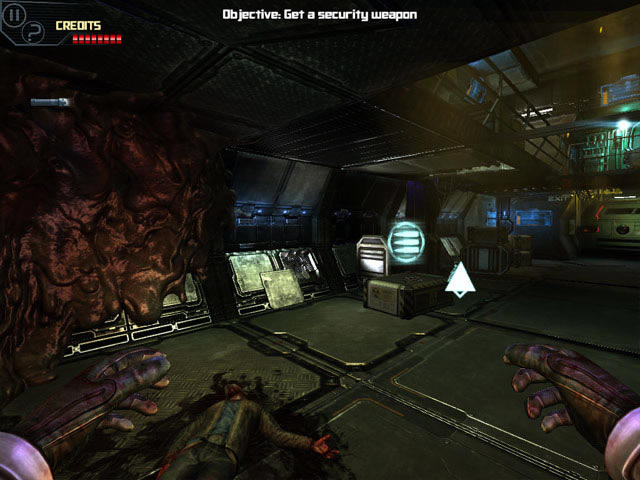Select the white triangle objective waypoint marker
Viewport: 640px width, 480px height.
coord(460,279)
